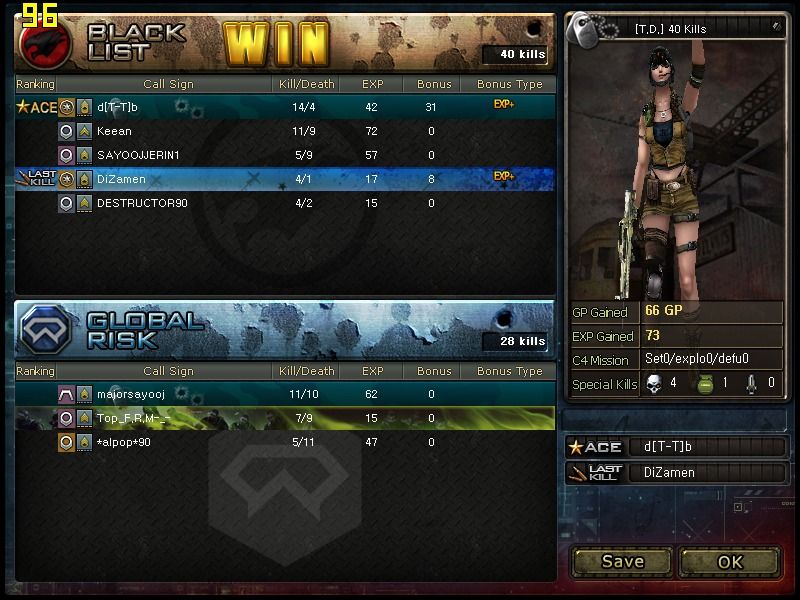Click the Global Risk EXP column header

pos(373,371)
